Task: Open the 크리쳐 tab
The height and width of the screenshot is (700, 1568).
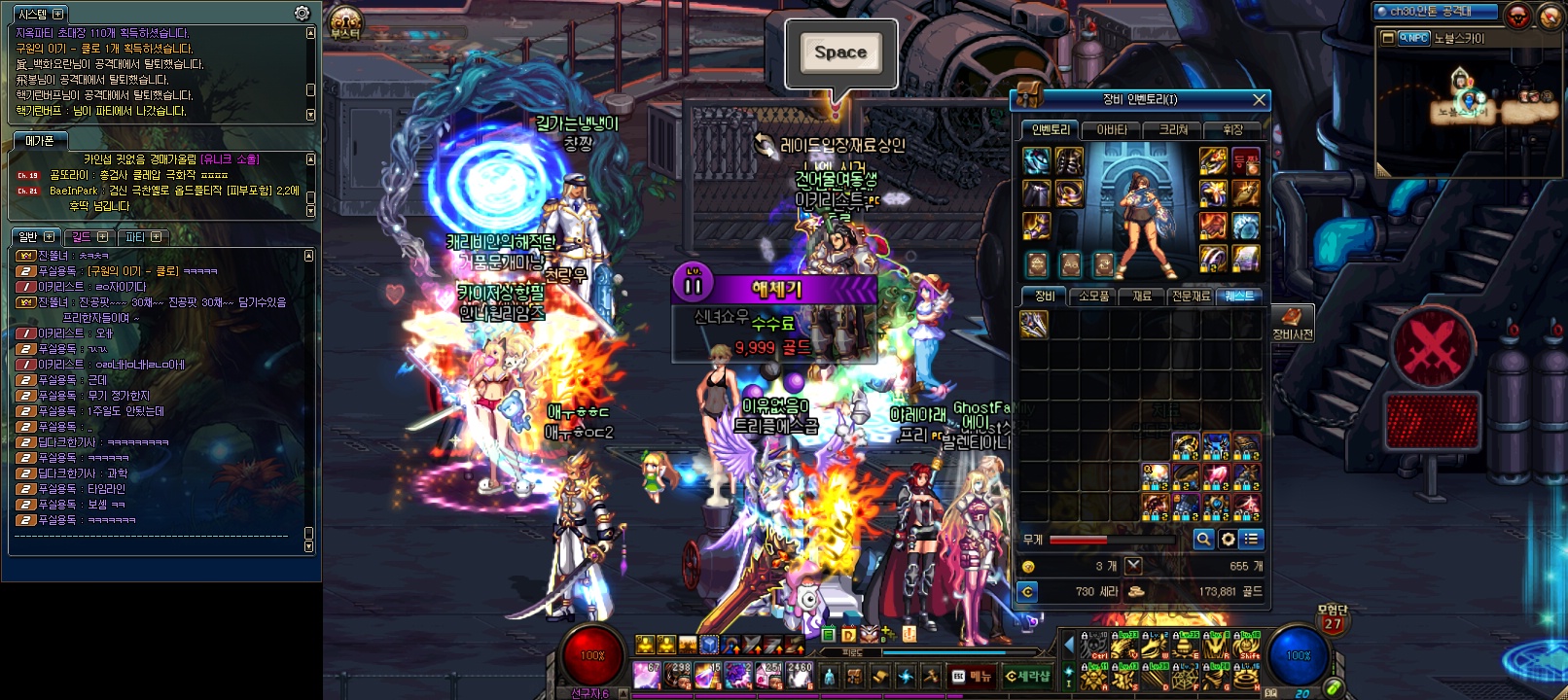Action: [1173, 129]
